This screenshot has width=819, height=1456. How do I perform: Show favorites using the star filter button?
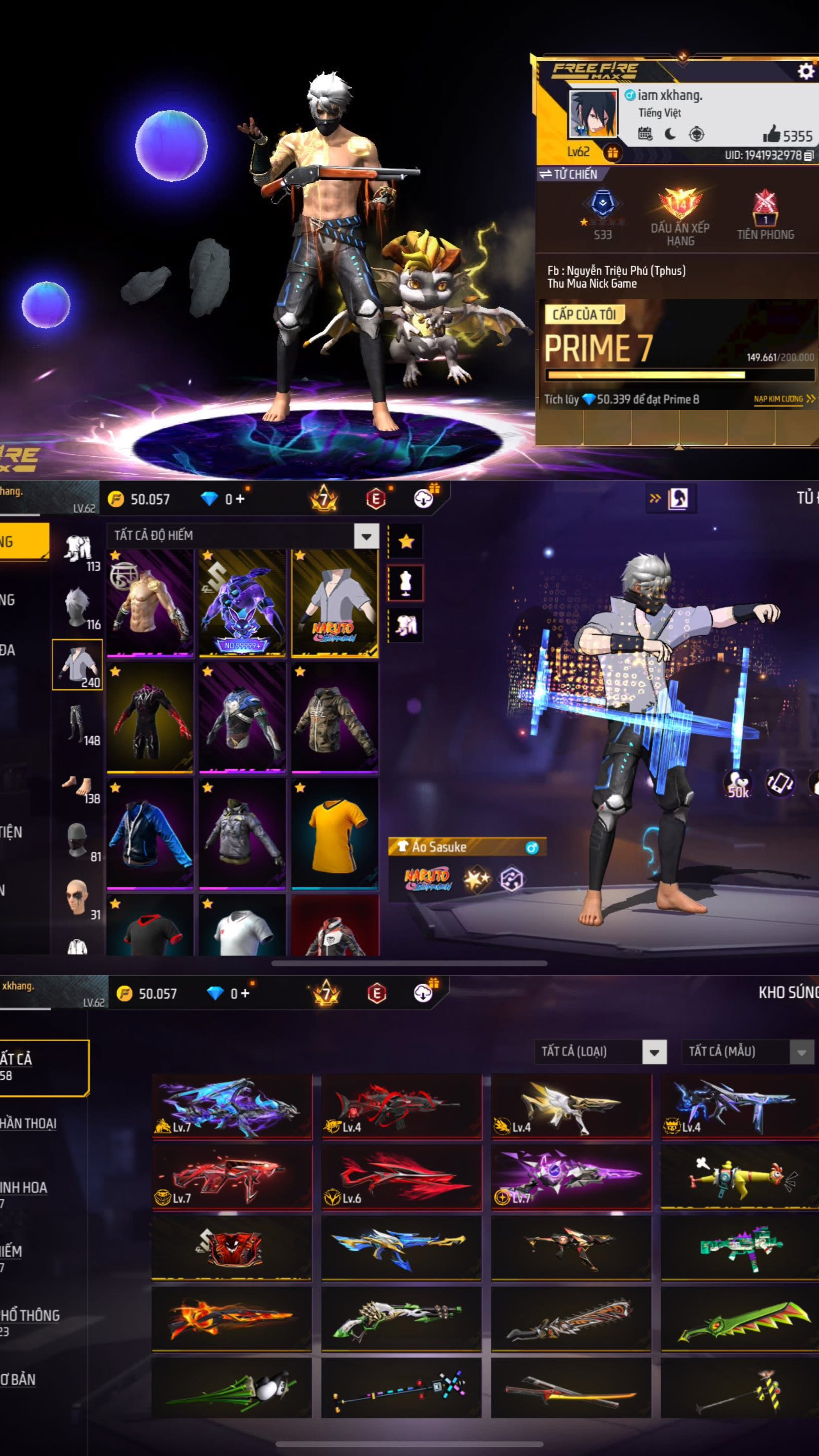(406, 541)
